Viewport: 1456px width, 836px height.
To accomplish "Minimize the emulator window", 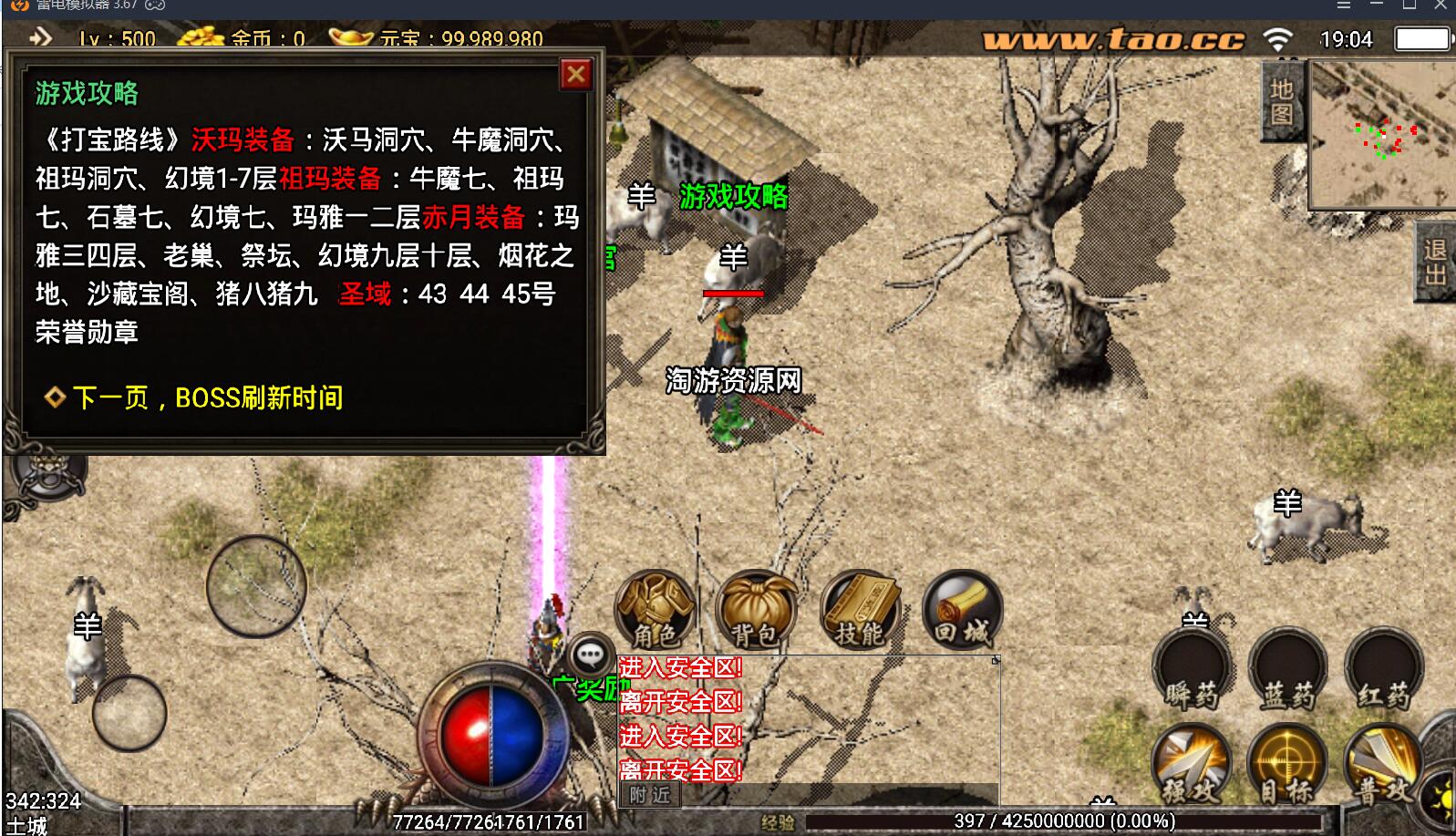I will [x=1377, y=5].
